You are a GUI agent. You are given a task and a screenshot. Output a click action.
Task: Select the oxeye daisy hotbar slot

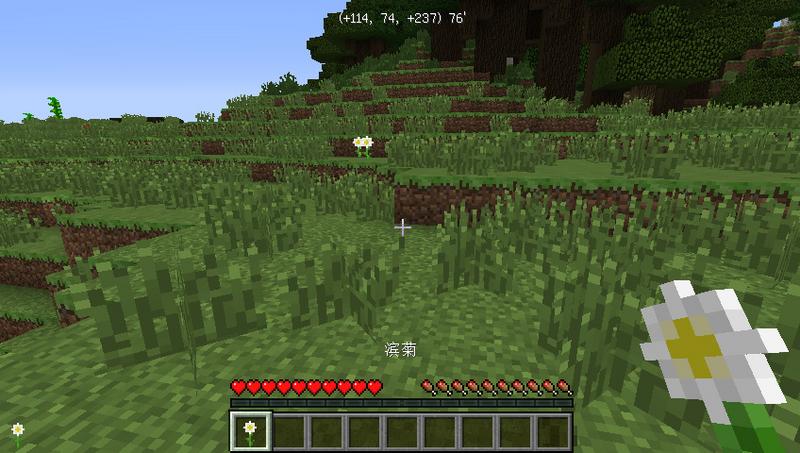tap(249, 431)
